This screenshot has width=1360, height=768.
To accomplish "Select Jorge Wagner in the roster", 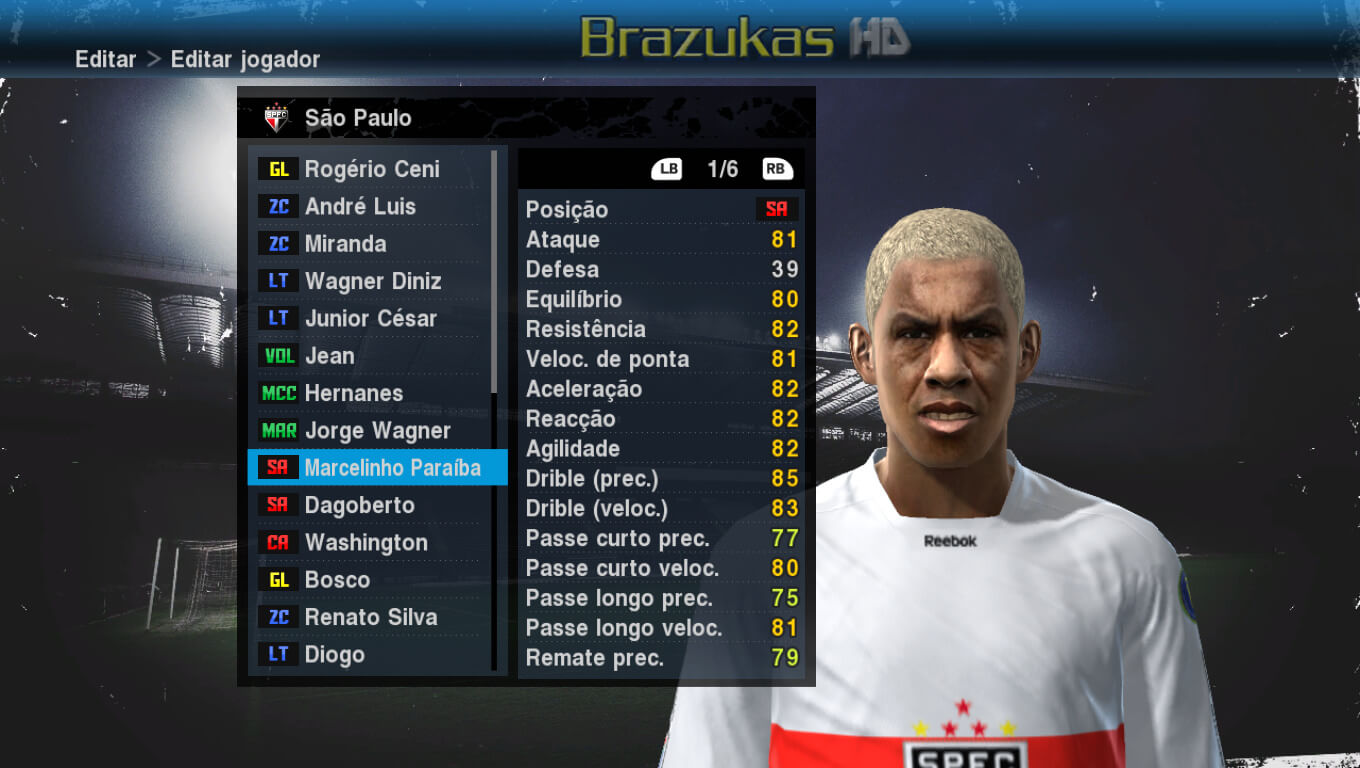I will coord(377,431).
